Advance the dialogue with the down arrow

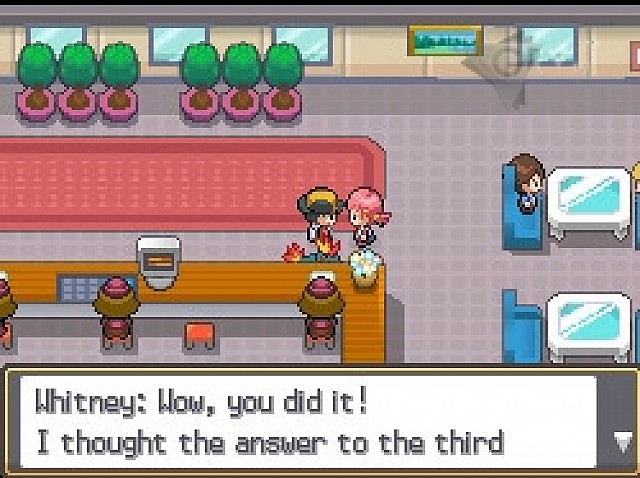point(622,441)
